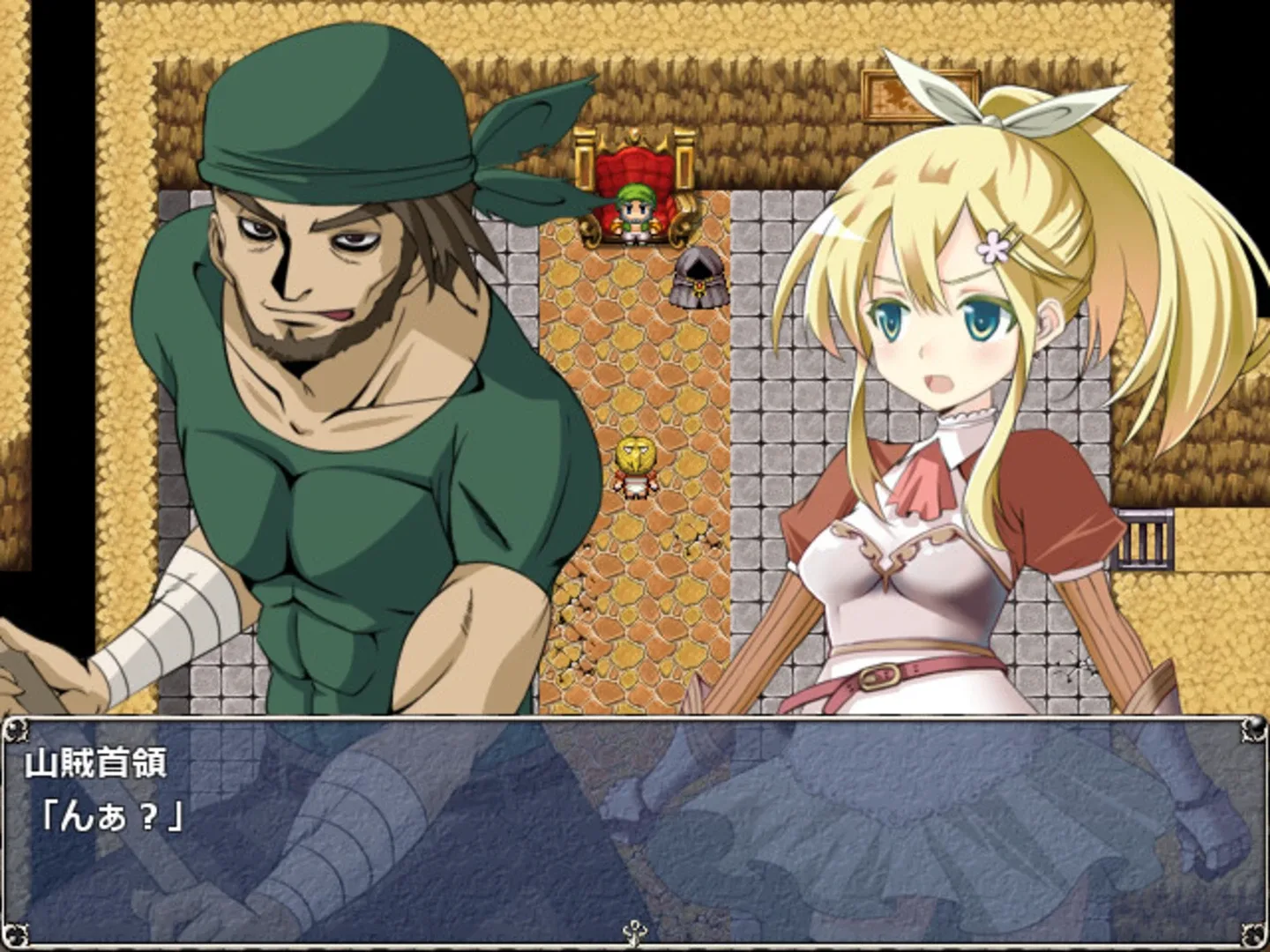
Task: Click the red throne chair
Action: pyautogui.click(x=633, y=172)
